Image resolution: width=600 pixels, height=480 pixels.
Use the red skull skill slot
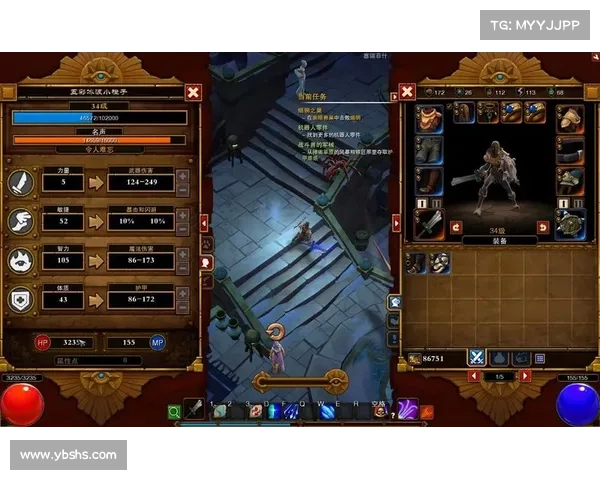379,411
